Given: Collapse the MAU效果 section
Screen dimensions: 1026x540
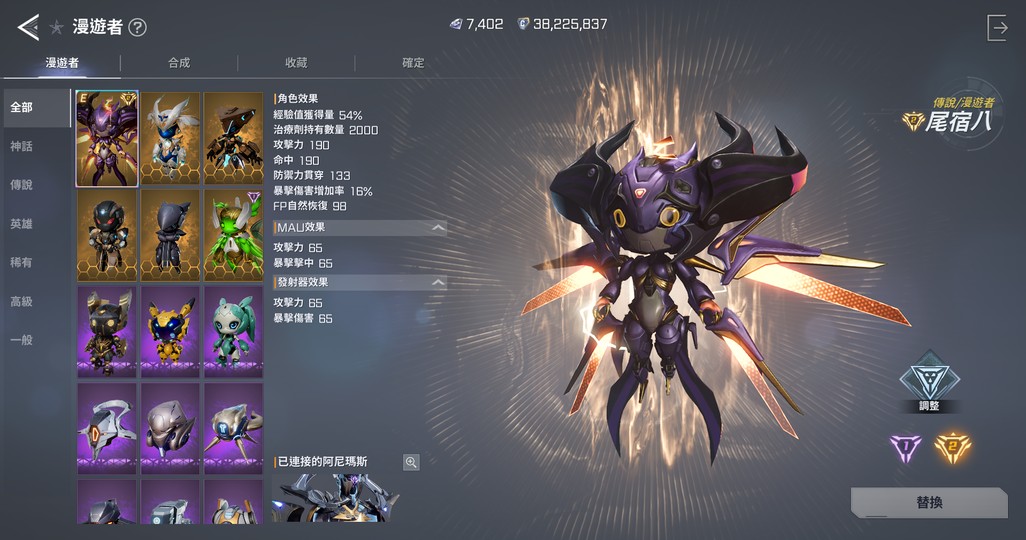Looking at the screenshot, I should [437, 228].
